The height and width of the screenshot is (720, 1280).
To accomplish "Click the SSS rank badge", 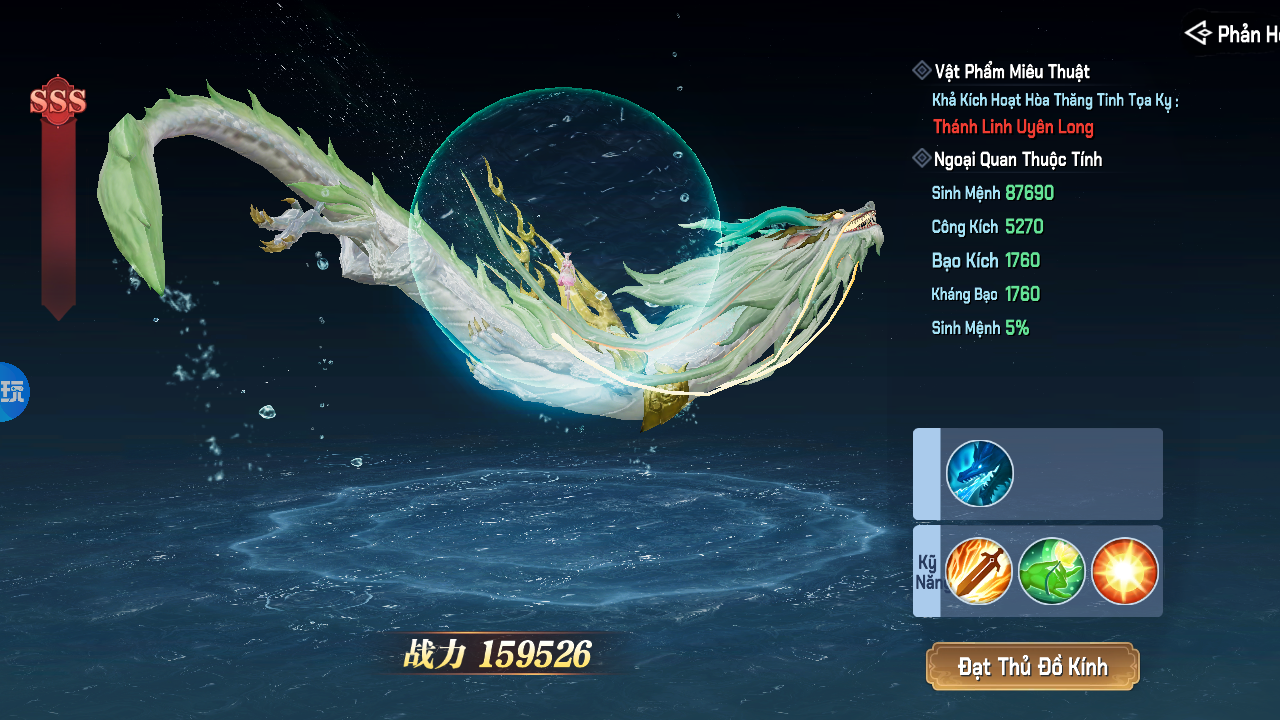I will (58, 101).
